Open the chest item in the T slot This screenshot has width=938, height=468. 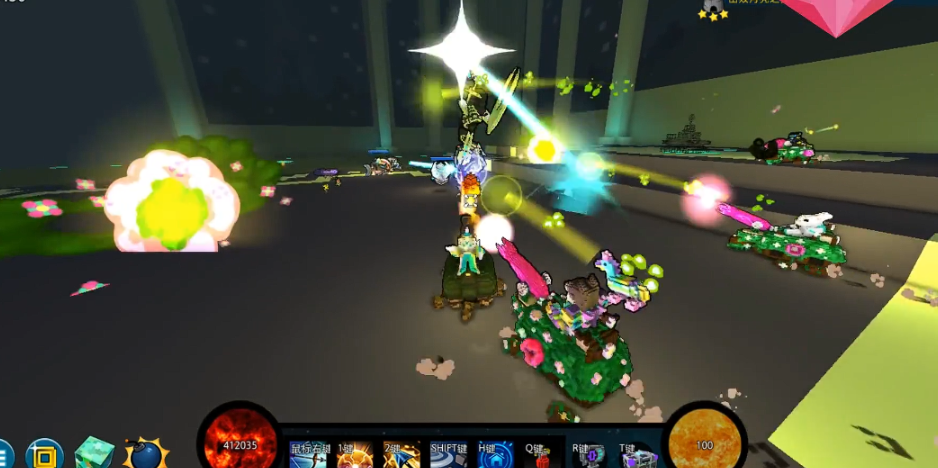click(637, 455)
